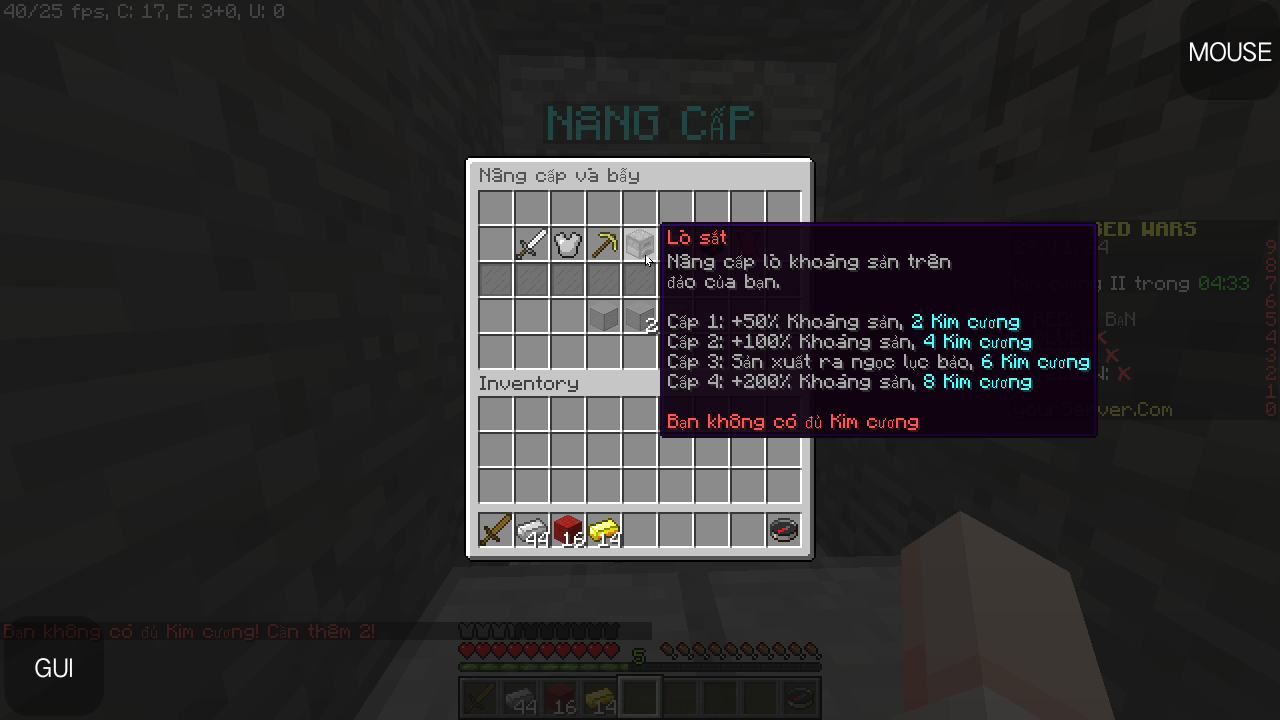
Task: Click the Cấp 1 upgrade cost line
Action: [x=845, y=322]
